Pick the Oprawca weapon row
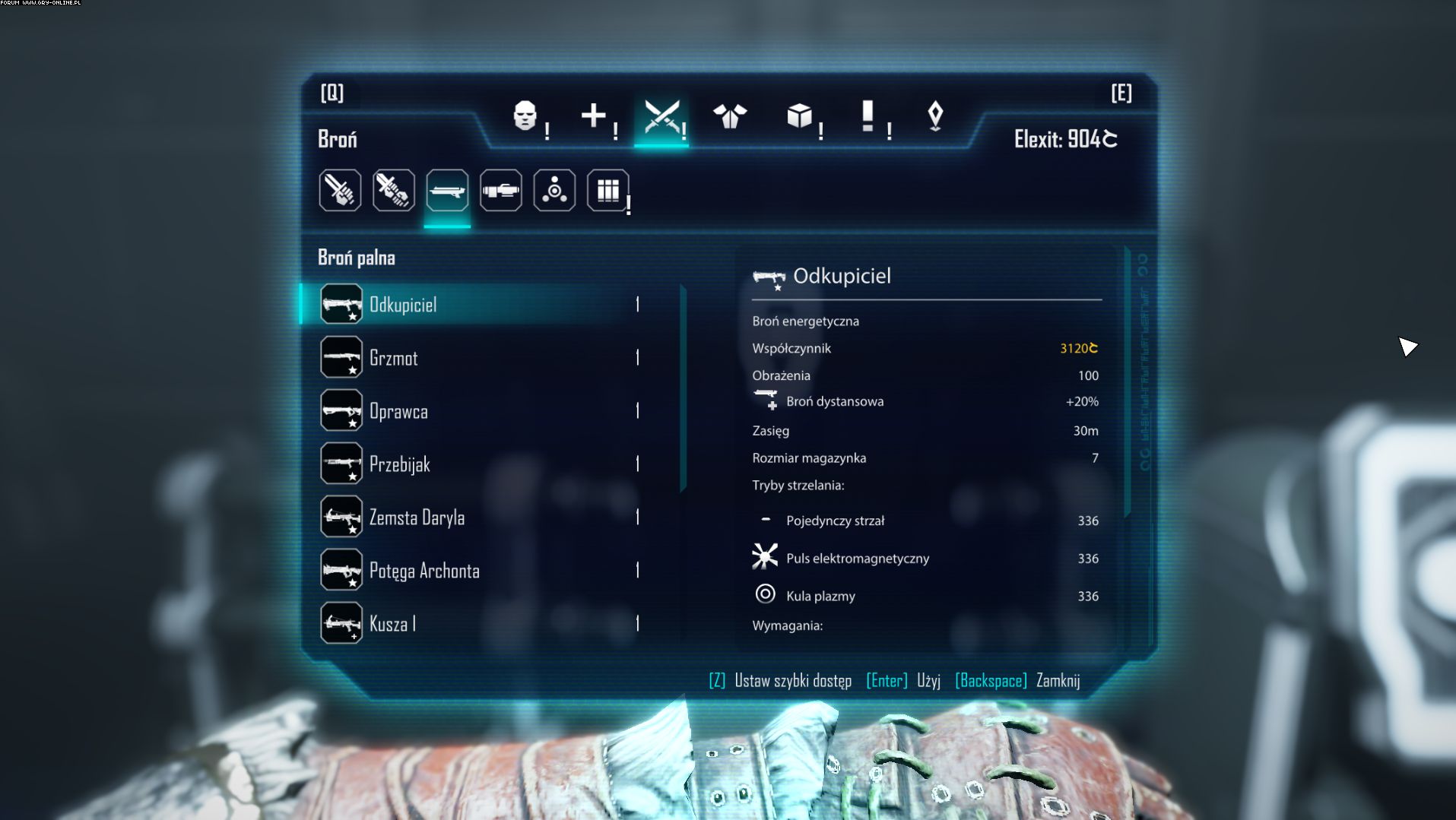 398,411
